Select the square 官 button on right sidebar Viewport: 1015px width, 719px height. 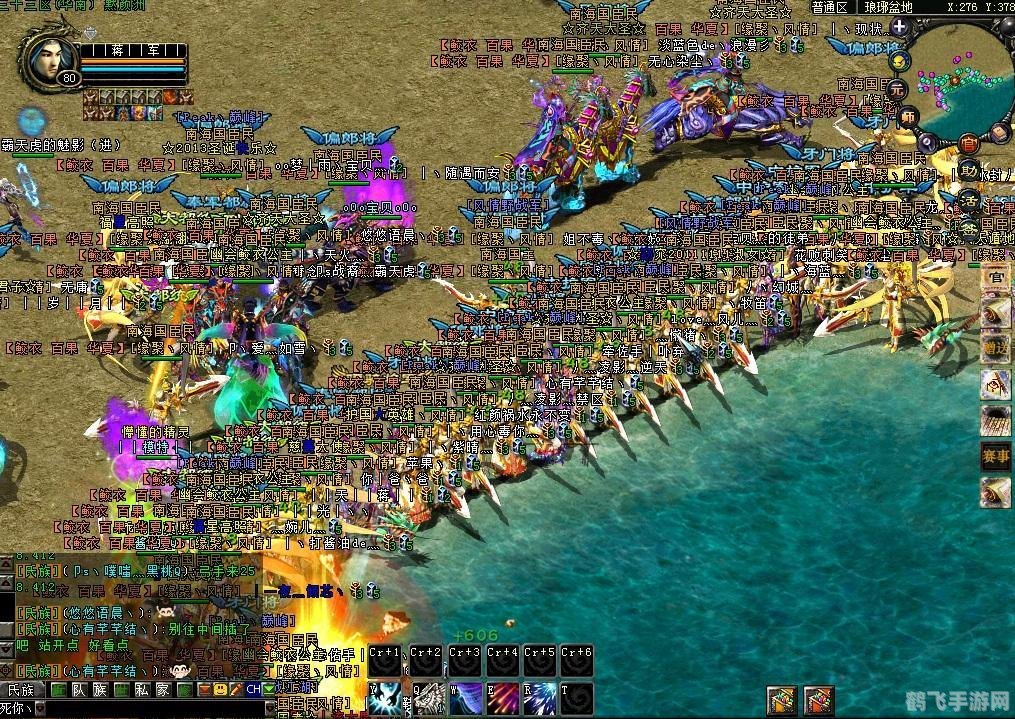(x=994, y=277)
